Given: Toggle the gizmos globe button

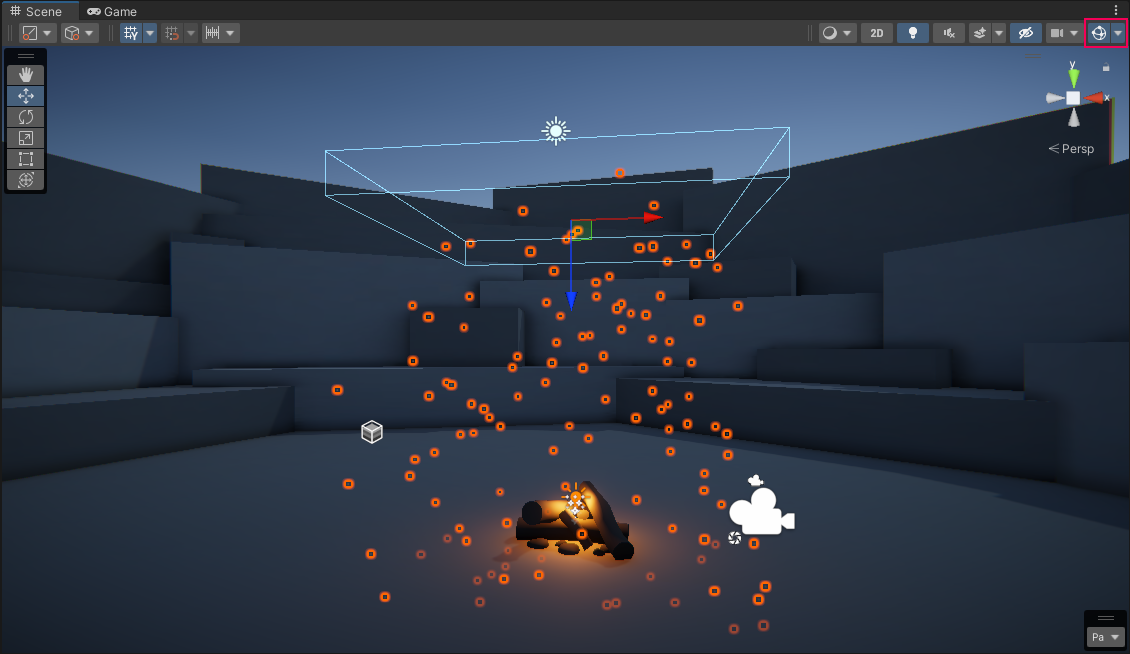Looking at the screenshot, I should (x=1098, y=33).
